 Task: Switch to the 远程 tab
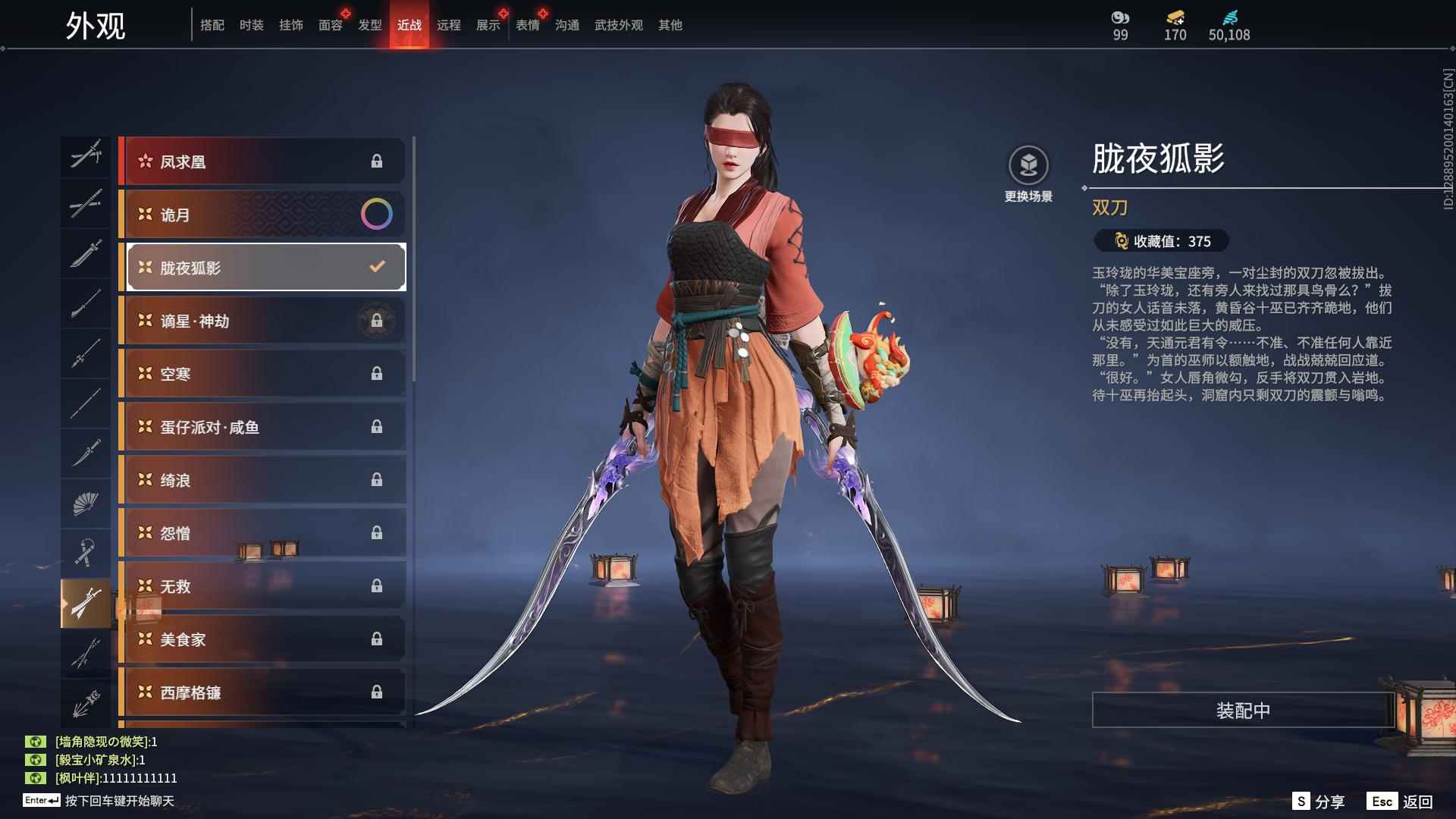pos(450,25)
